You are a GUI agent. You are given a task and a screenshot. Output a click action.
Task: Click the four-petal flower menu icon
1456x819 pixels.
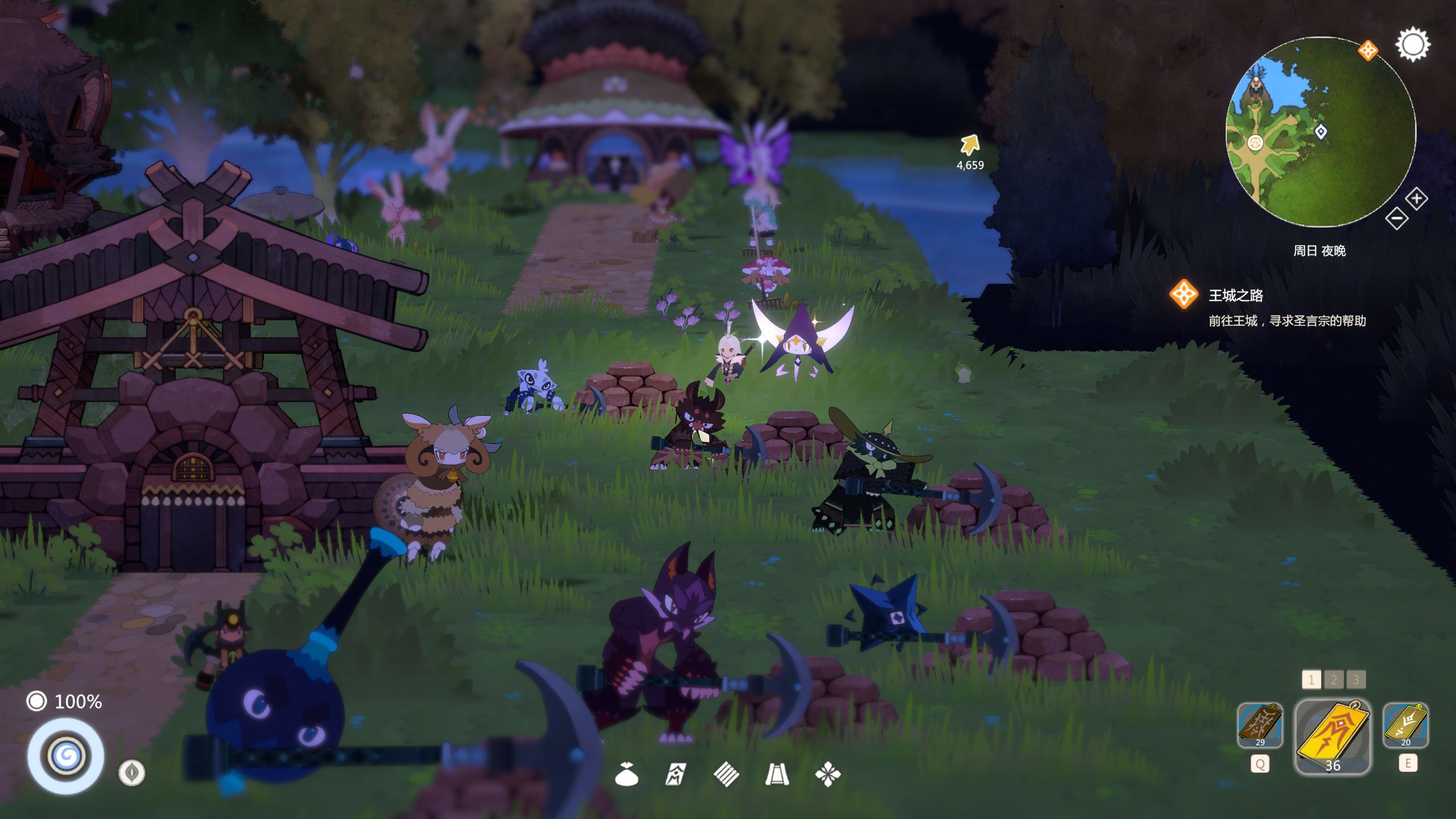click(x=828, y=774)
